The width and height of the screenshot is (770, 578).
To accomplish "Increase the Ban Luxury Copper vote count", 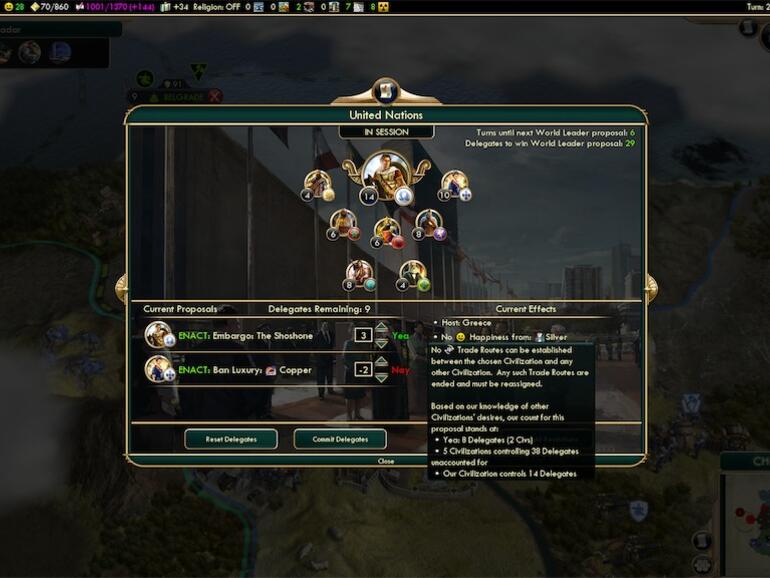I will click(381, 361).
